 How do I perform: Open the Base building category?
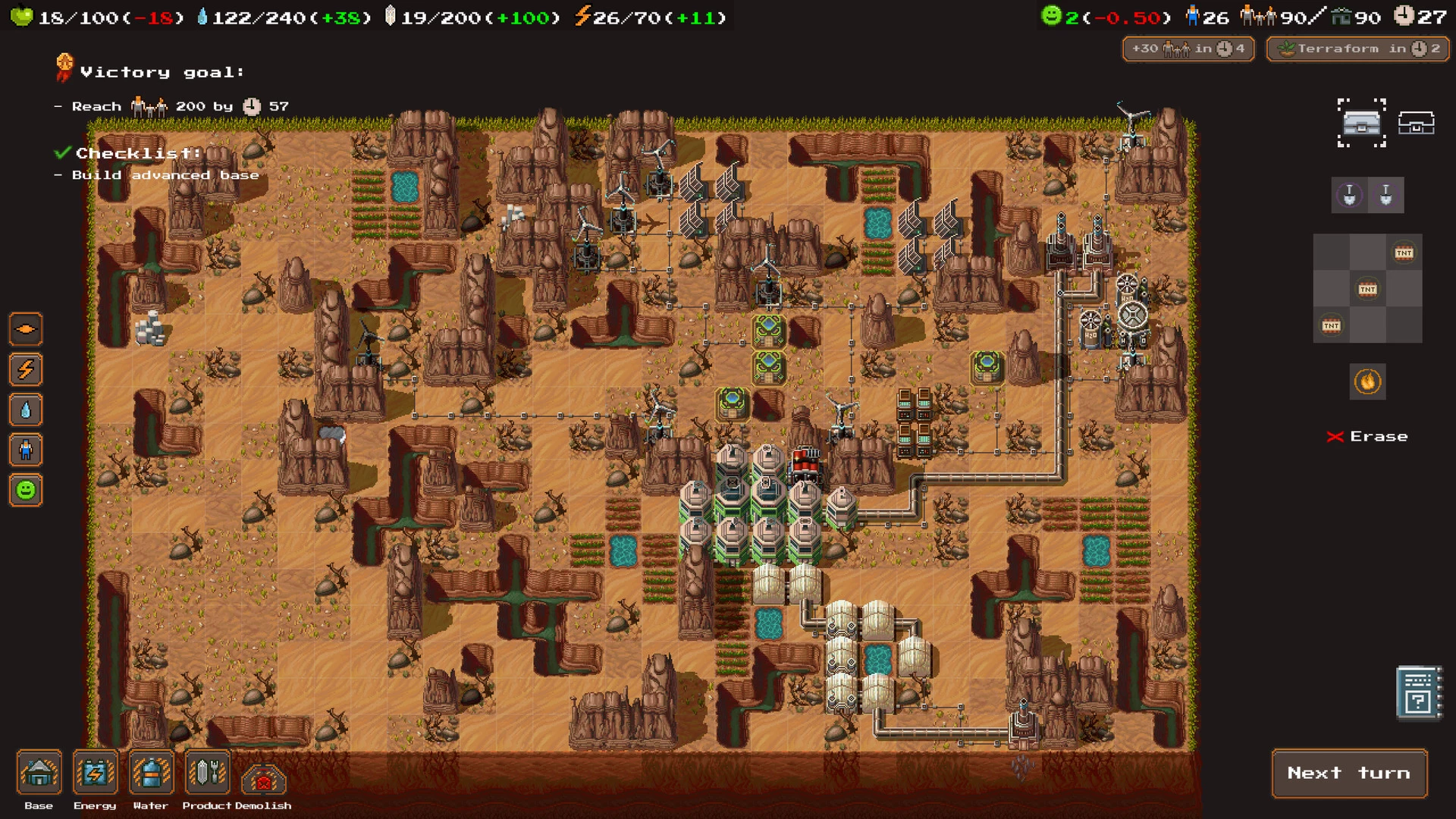click(x=39, y=773)
